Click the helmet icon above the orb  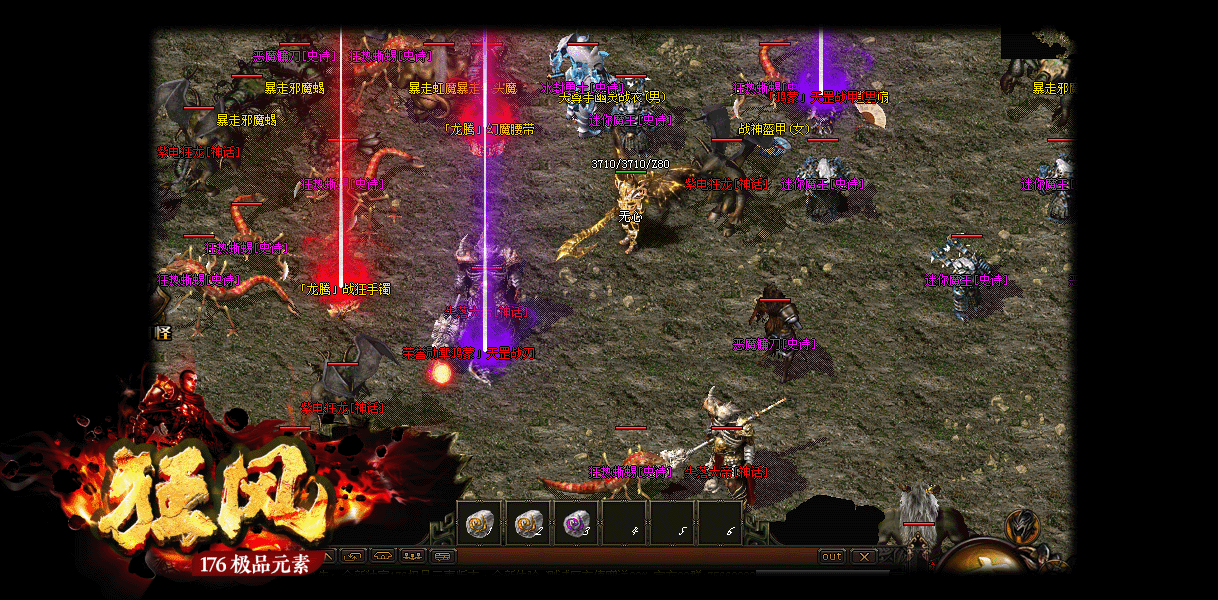tap(1022, 524)
